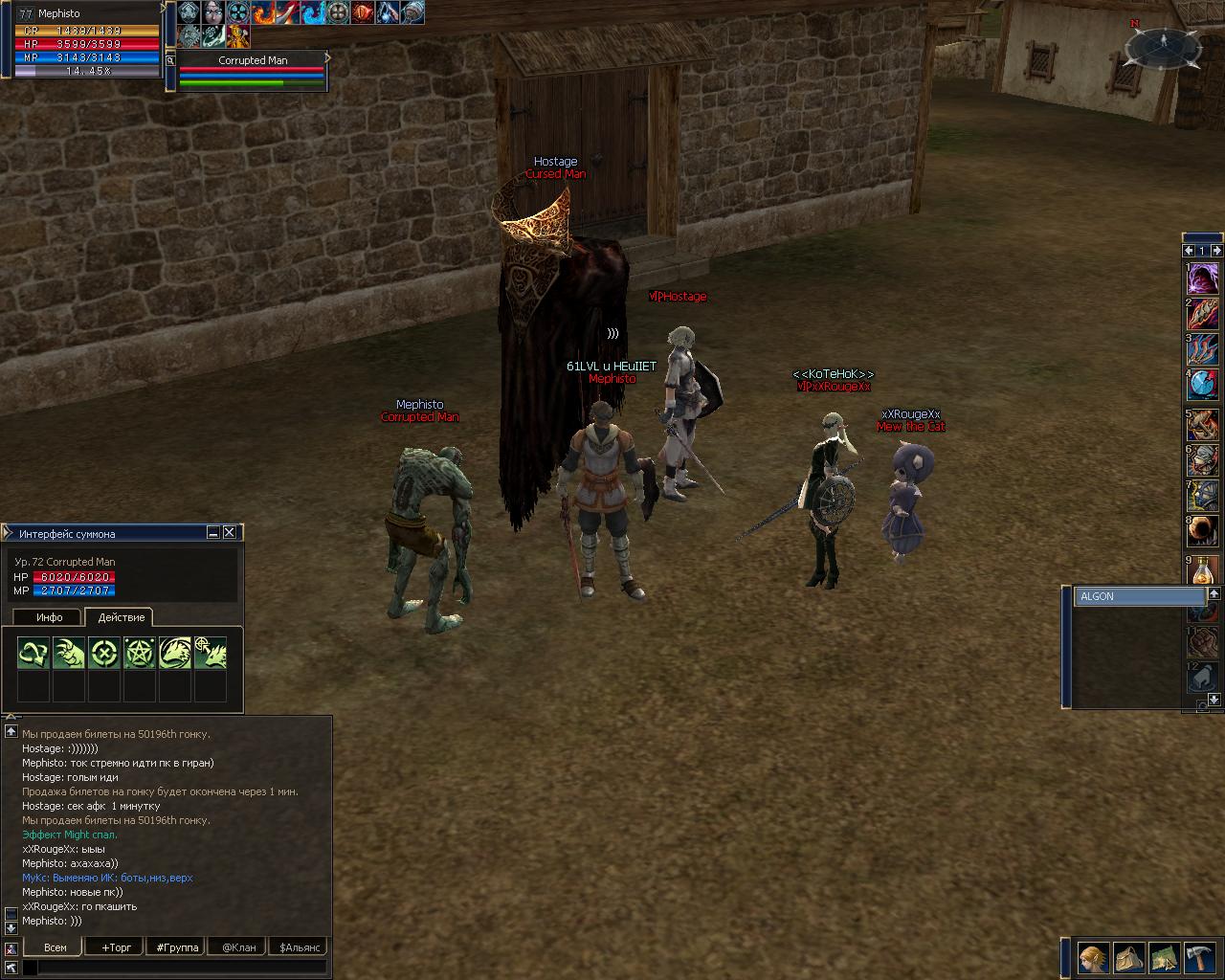Activate the summon's claw attack action

tap(69, 653)
